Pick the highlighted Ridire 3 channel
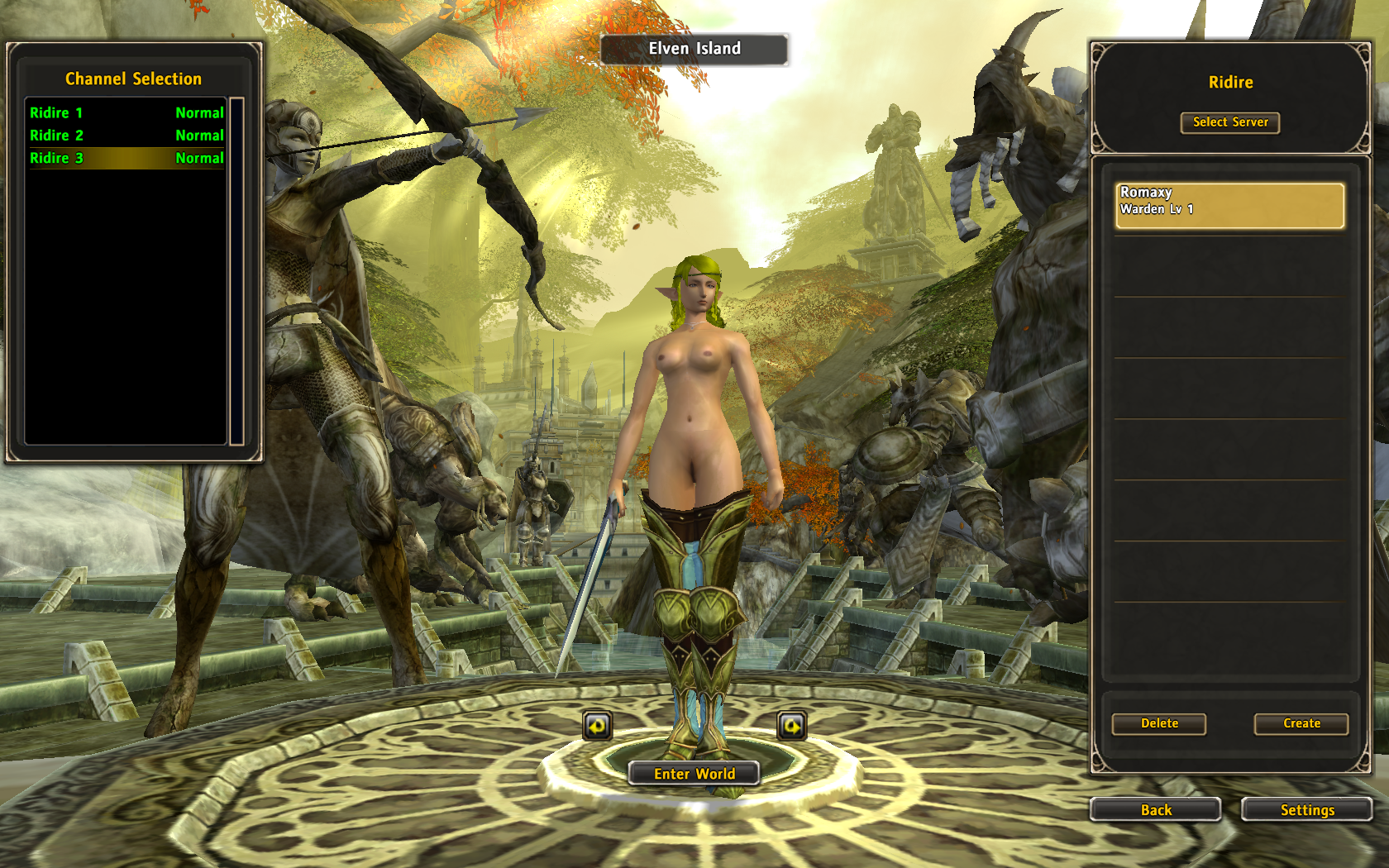The image size is (1389, 868). point(126,158)
